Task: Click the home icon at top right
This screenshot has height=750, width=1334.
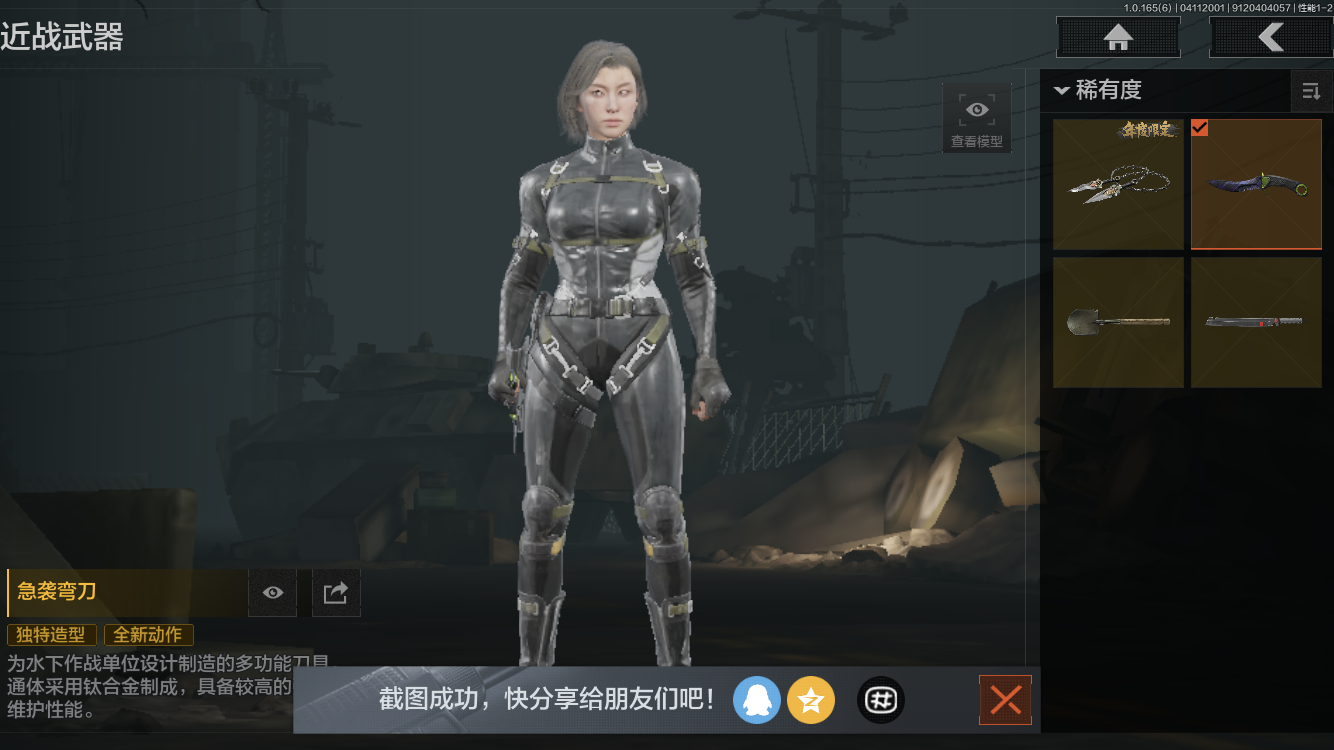Action: (1117, 37)
